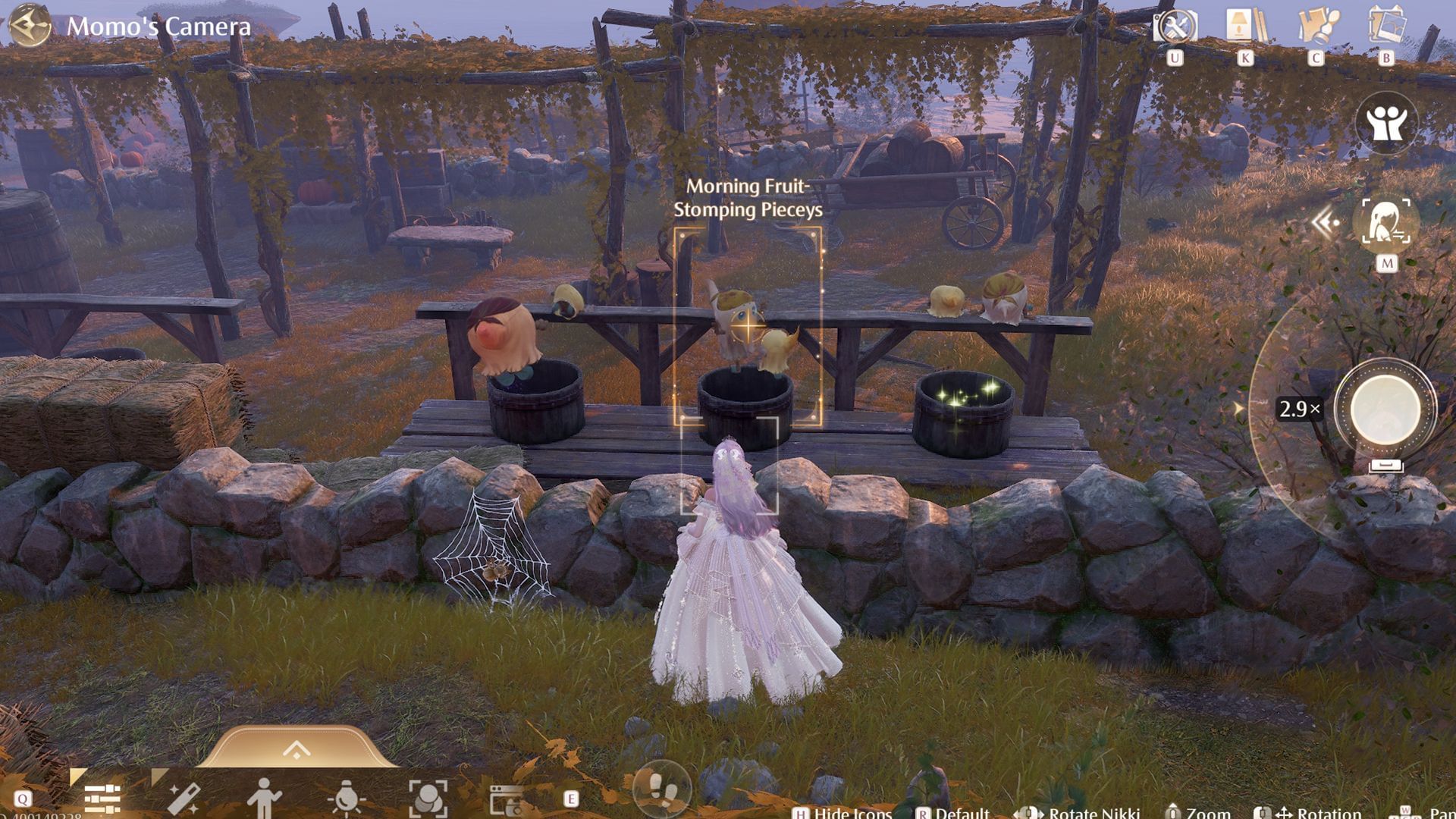Take a photo with the shutter button
The width and height of the screenshot is (1456, 819).
pos(1385,409)
